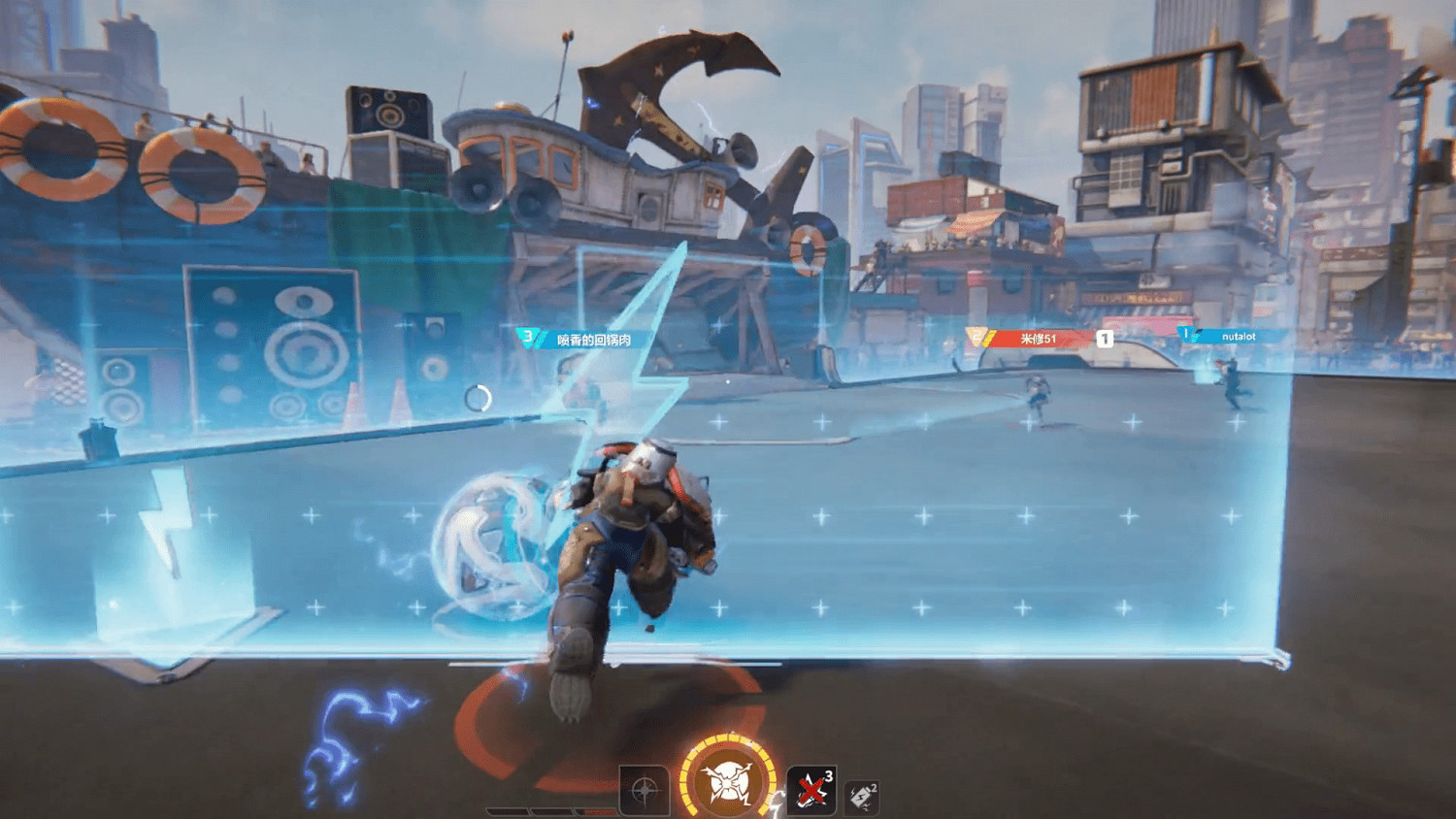The image size is (1456, 819).
Task: Select the crosshair targeting skill icon
Action: pos(644,791)
